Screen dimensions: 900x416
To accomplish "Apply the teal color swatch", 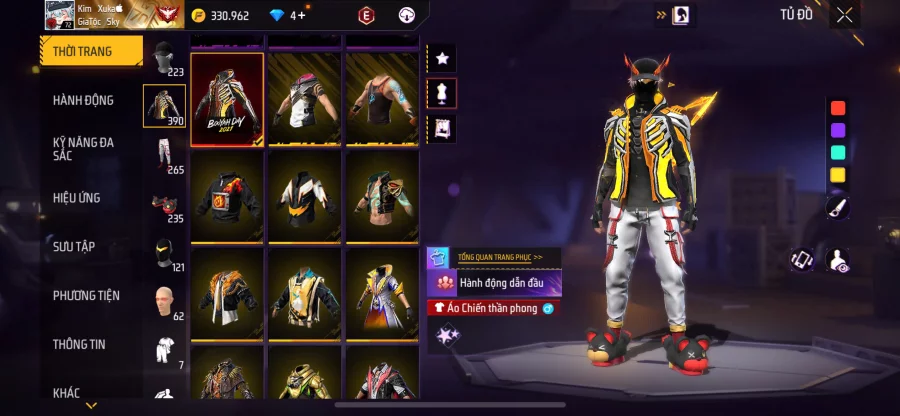I will pyautogui.click(x=838, y=152).
